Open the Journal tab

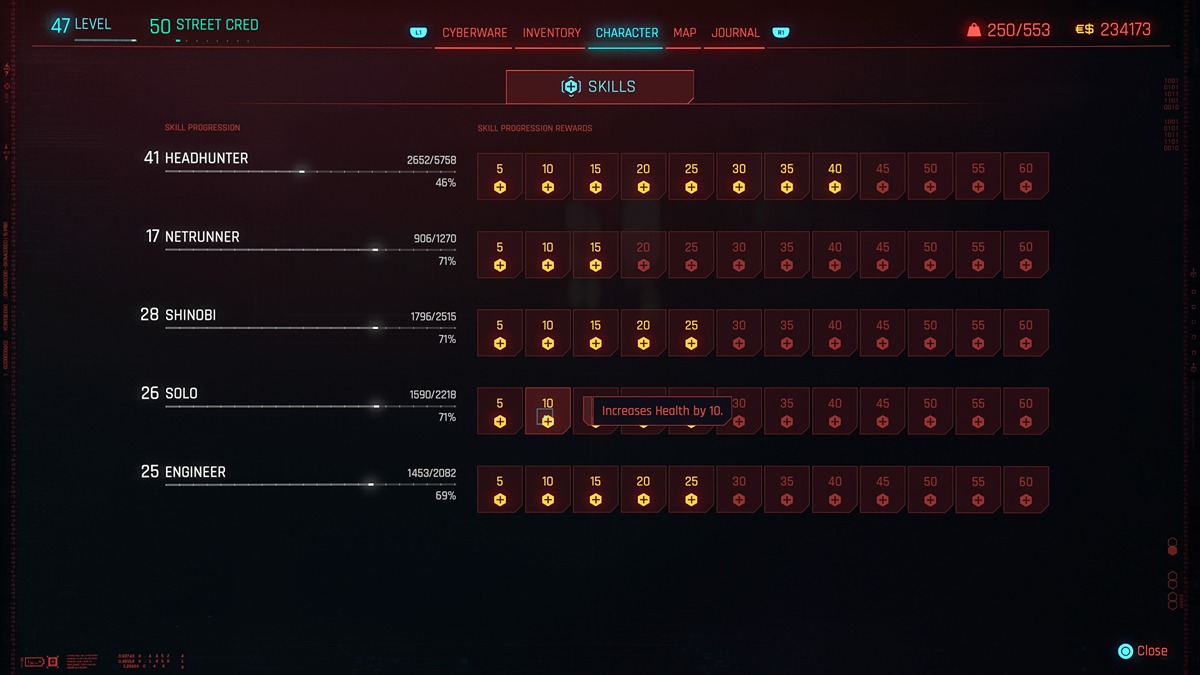coord(735,33)
